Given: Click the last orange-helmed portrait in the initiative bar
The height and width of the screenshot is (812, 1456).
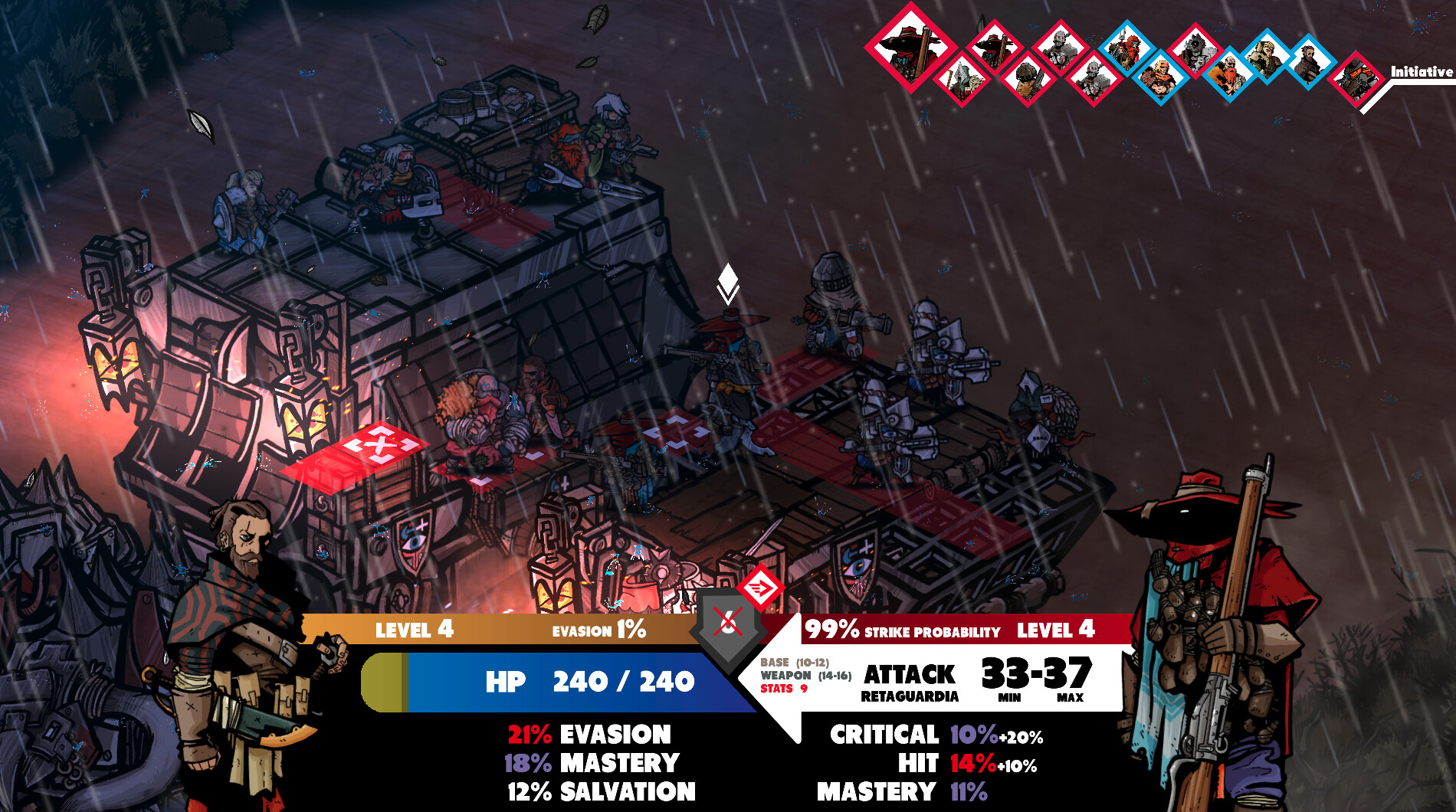Looking at the screenshot, I should click(x=1358, y=77).
